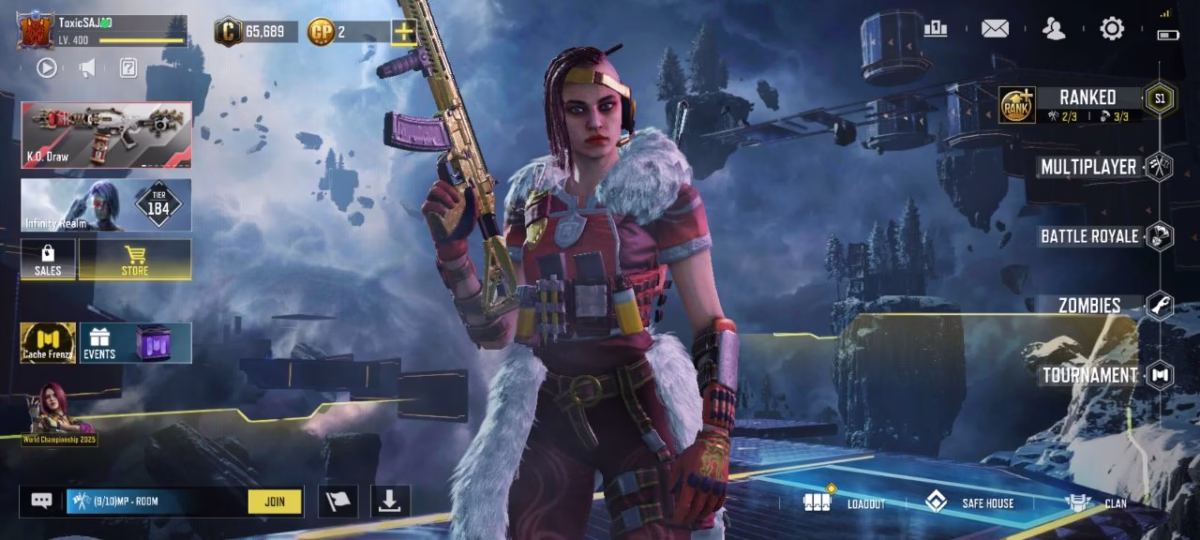Open the Tournament mode
This screenshot has height=540, width=1200.
click(x=1090, y=375)
